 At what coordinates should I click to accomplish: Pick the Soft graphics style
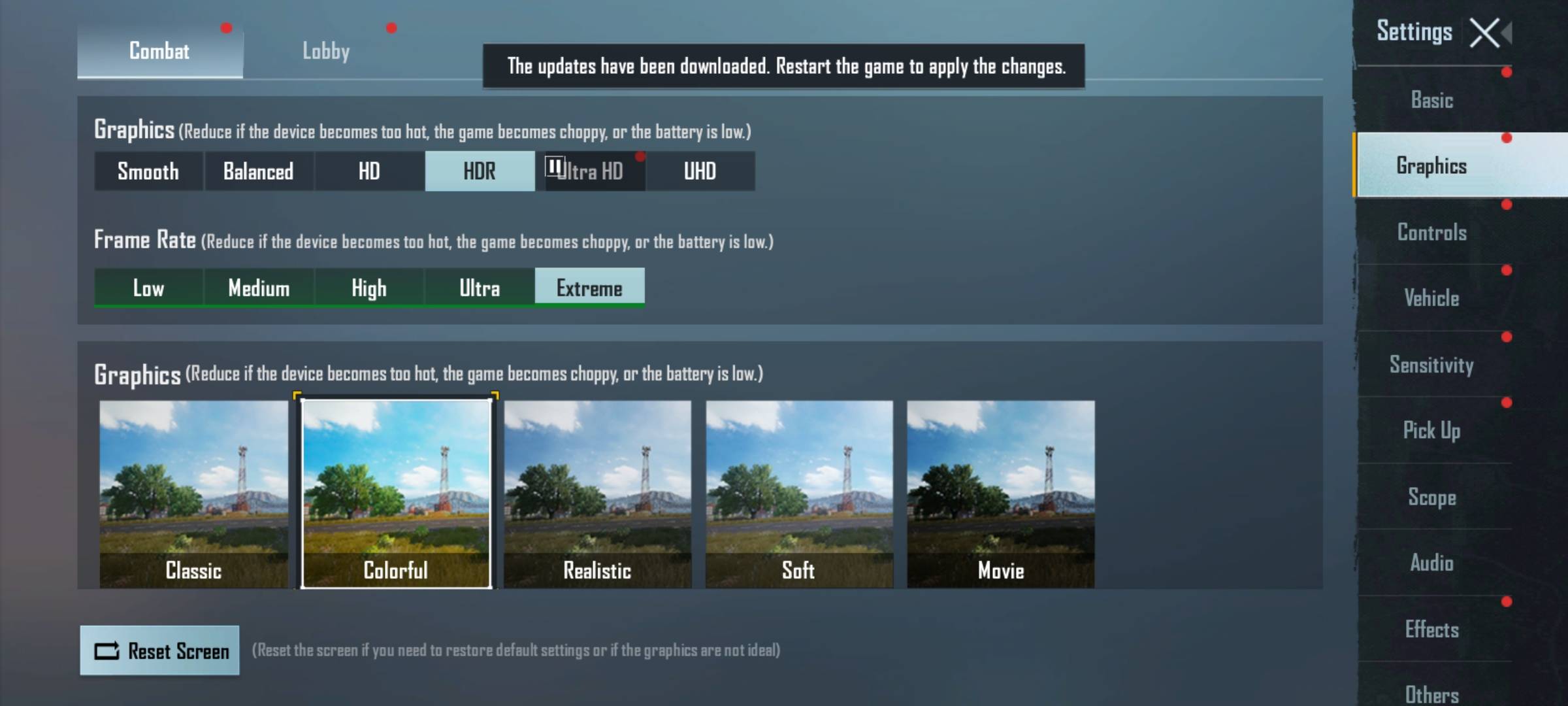(x=799, y=494)
